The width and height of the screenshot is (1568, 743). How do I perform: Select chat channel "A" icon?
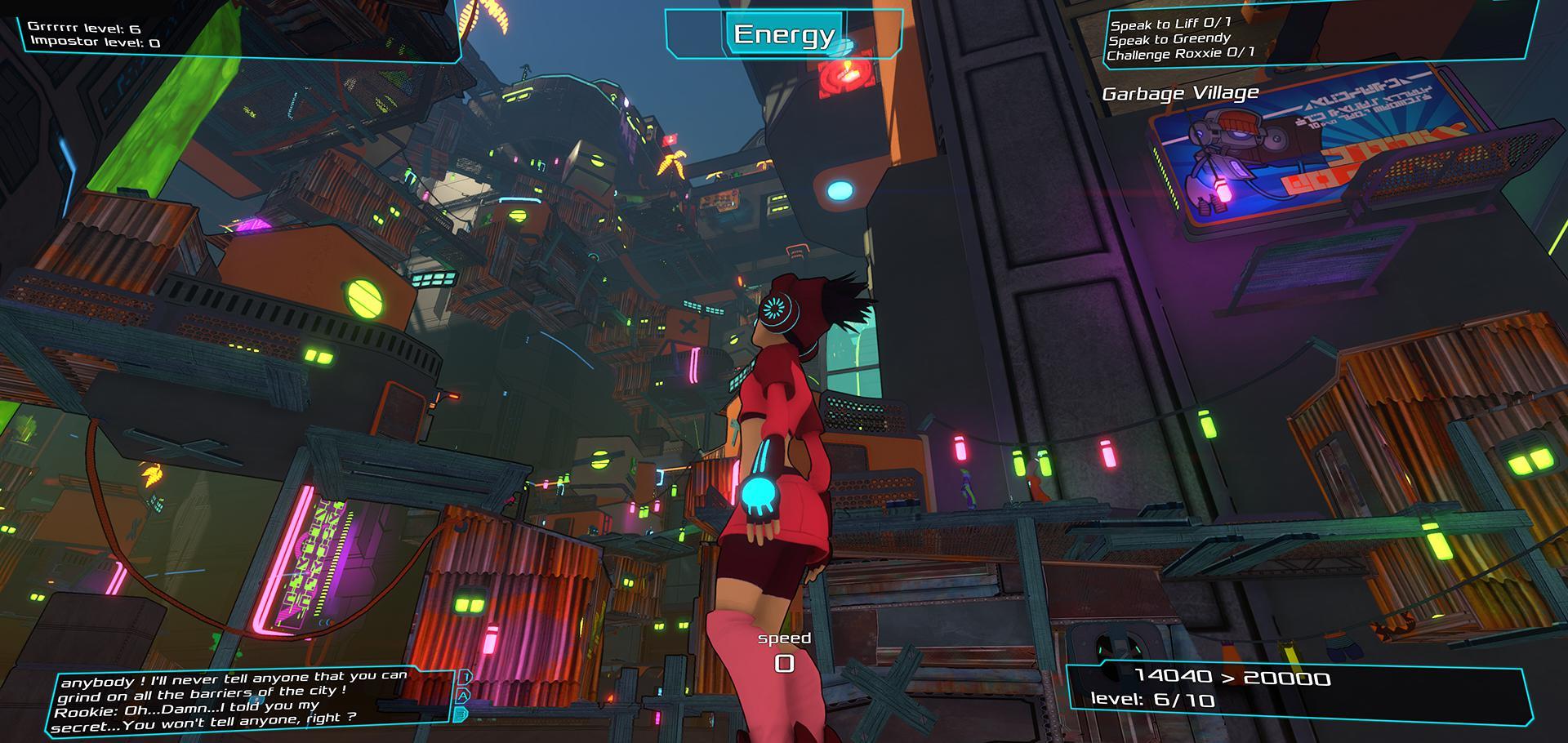pyautogui.click(x=462, y=696)
